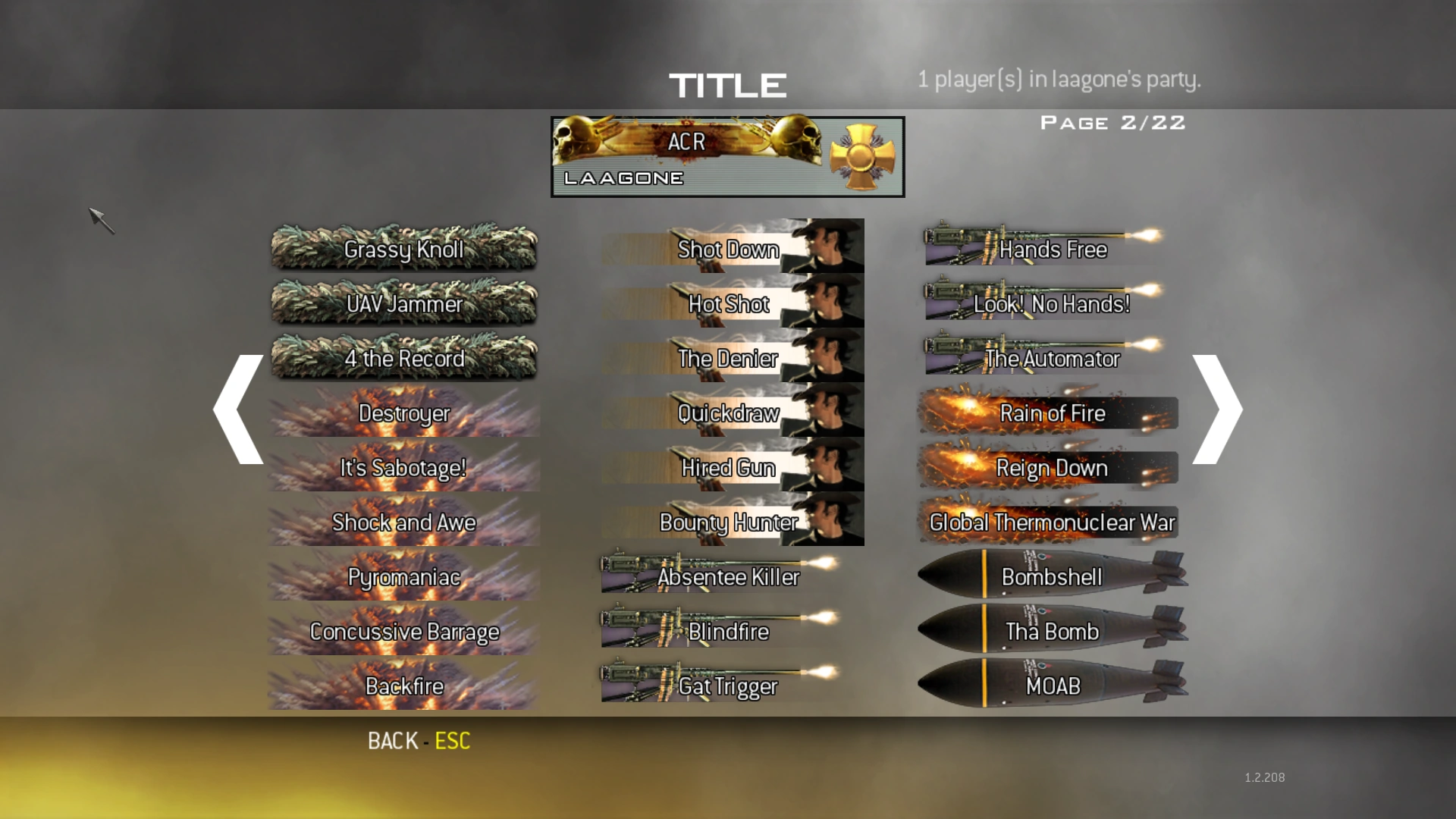Choose the Hands Free title

point(1050,249)
